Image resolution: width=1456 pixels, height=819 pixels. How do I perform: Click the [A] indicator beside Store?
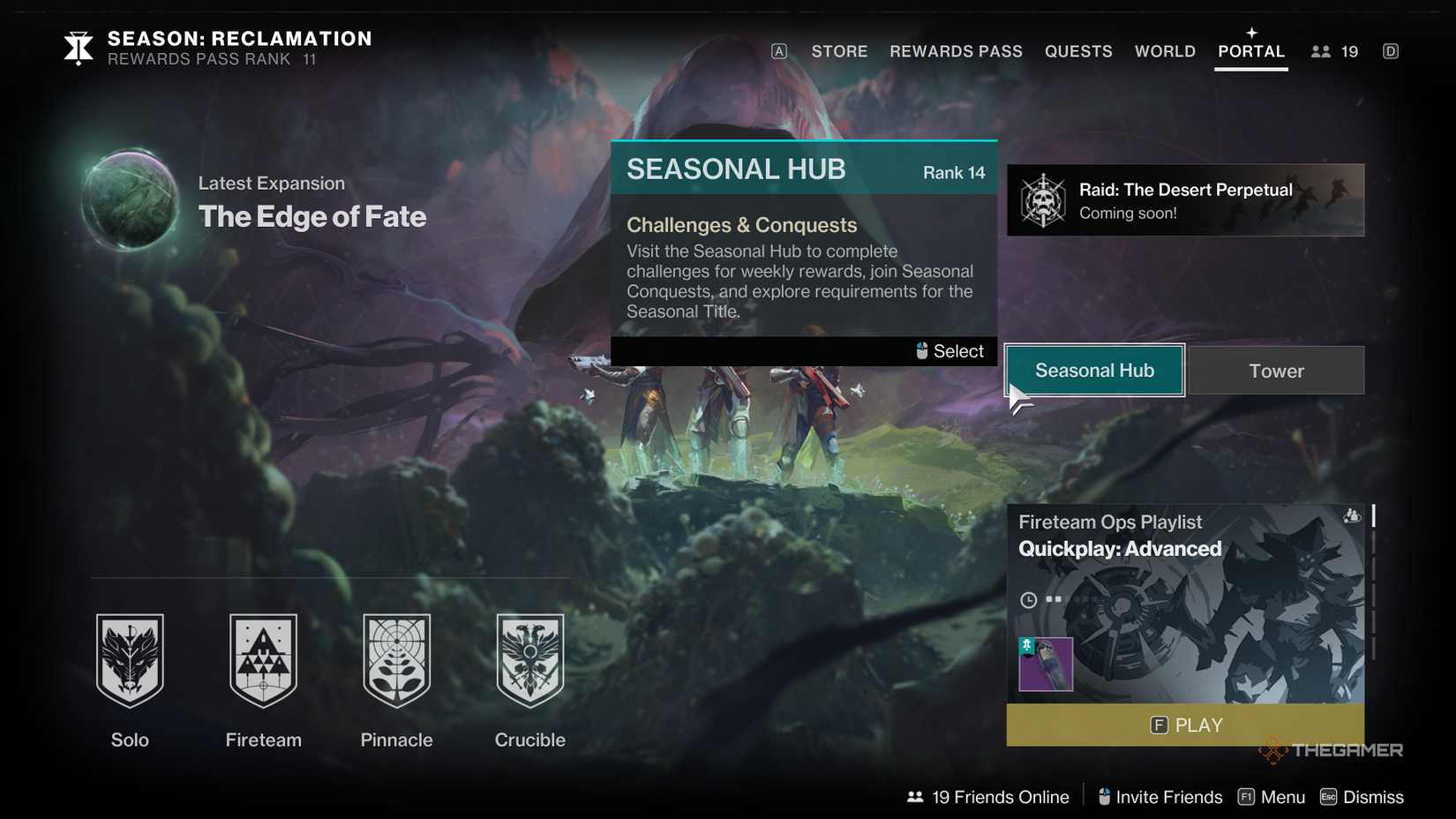tap(777, 51)
